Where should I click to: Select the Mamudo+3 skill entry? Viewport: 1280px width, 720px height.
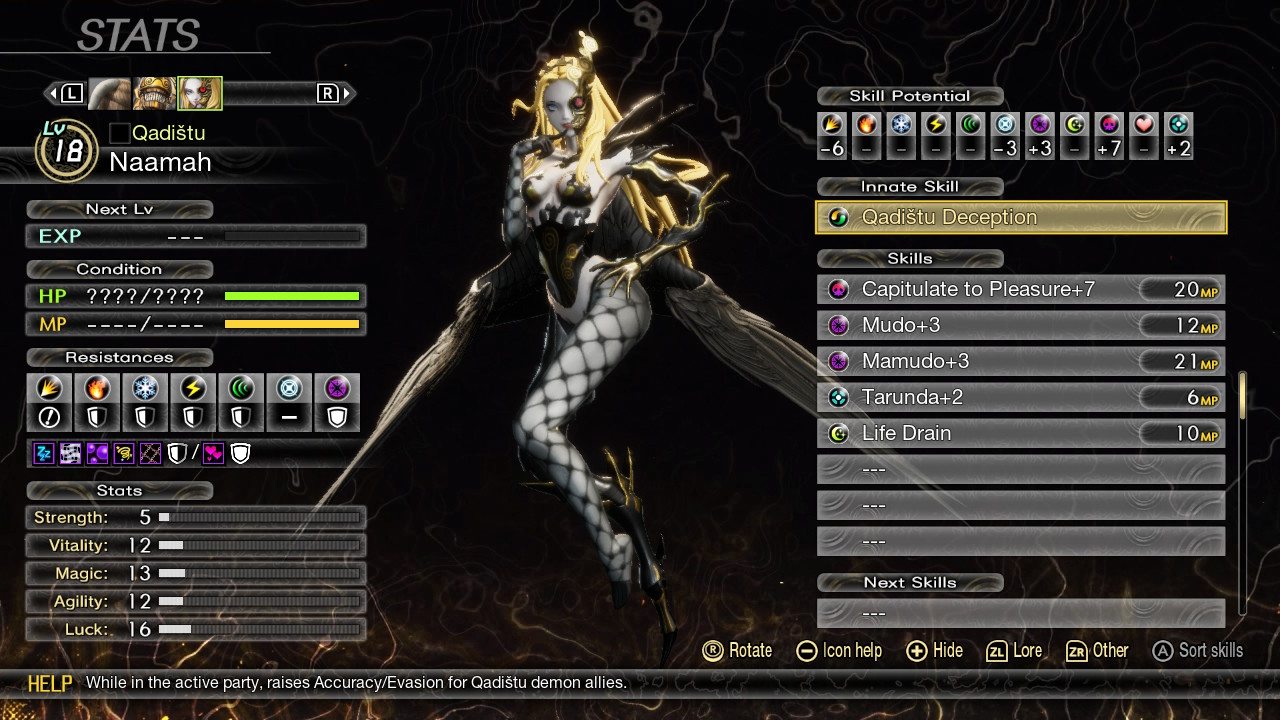pos(1020,362)
